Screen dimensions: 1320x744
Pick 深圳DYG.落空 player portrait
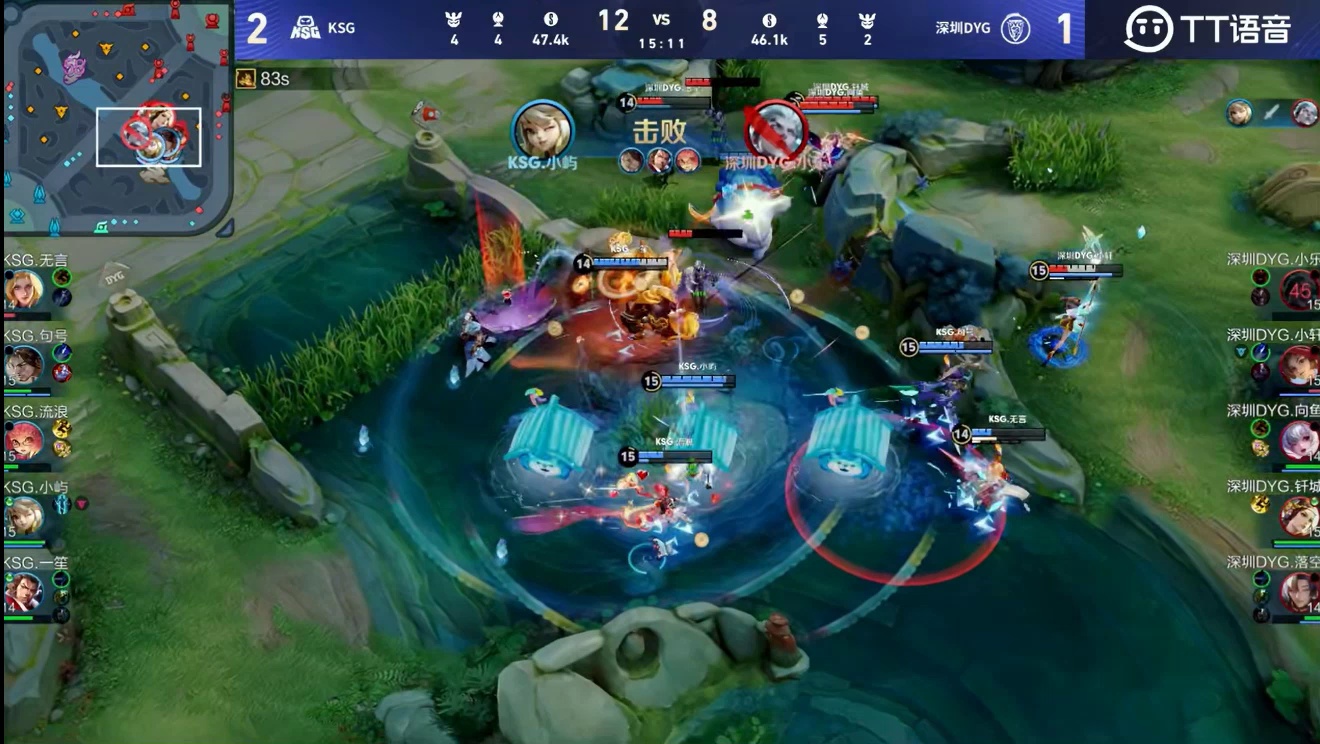pyautogui.click(x=1298, y=592)
